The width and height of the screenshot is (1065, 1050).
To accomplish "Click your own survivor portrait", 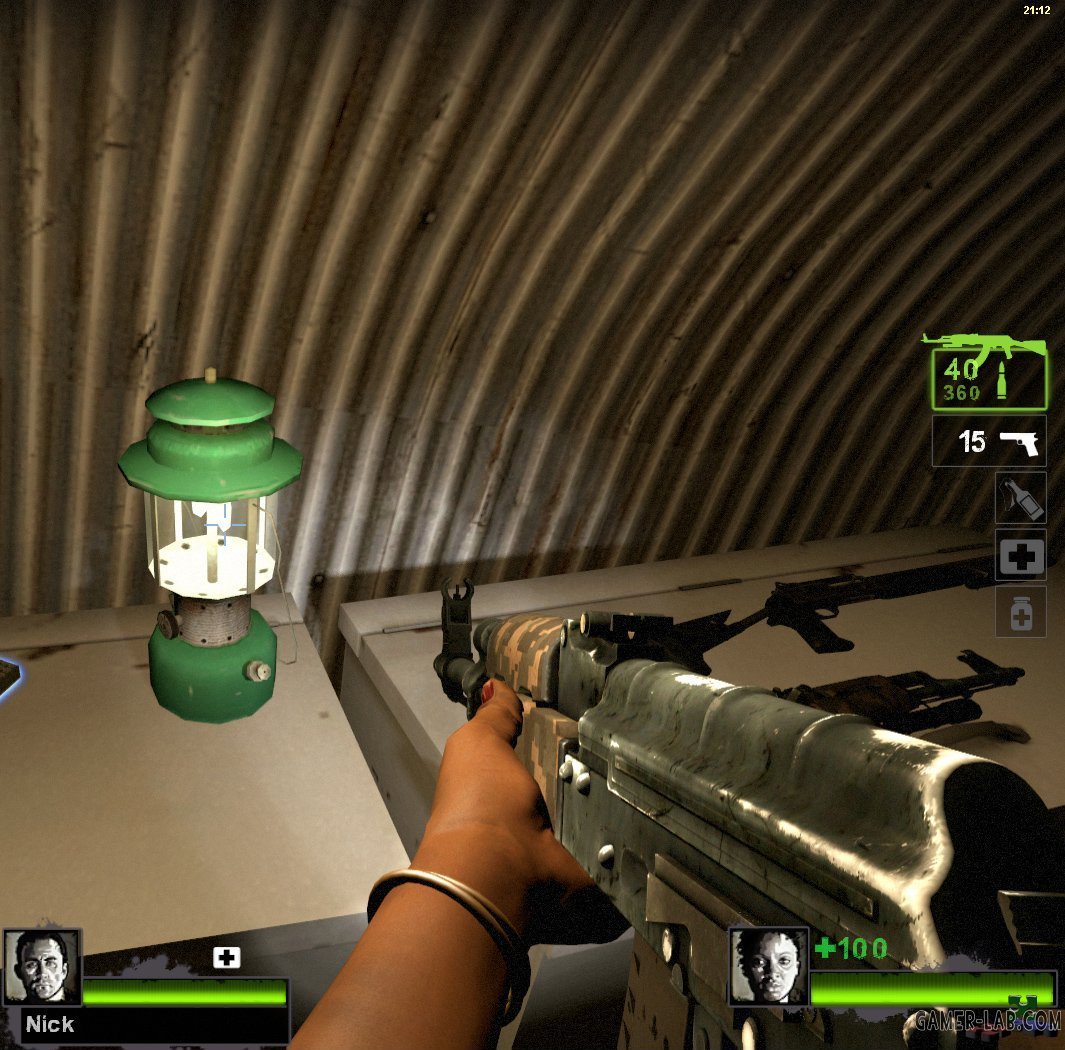I will pyautogui.click(x=767, y=966).
